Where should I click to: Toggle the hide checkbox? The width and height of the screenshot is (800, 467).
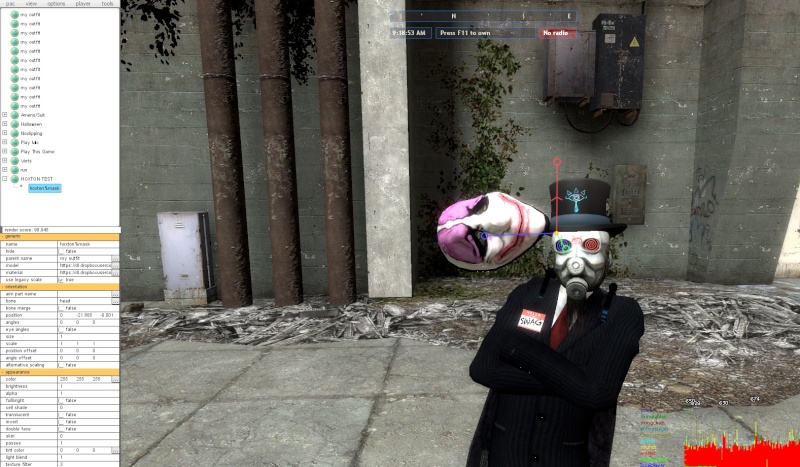[61, 251]
